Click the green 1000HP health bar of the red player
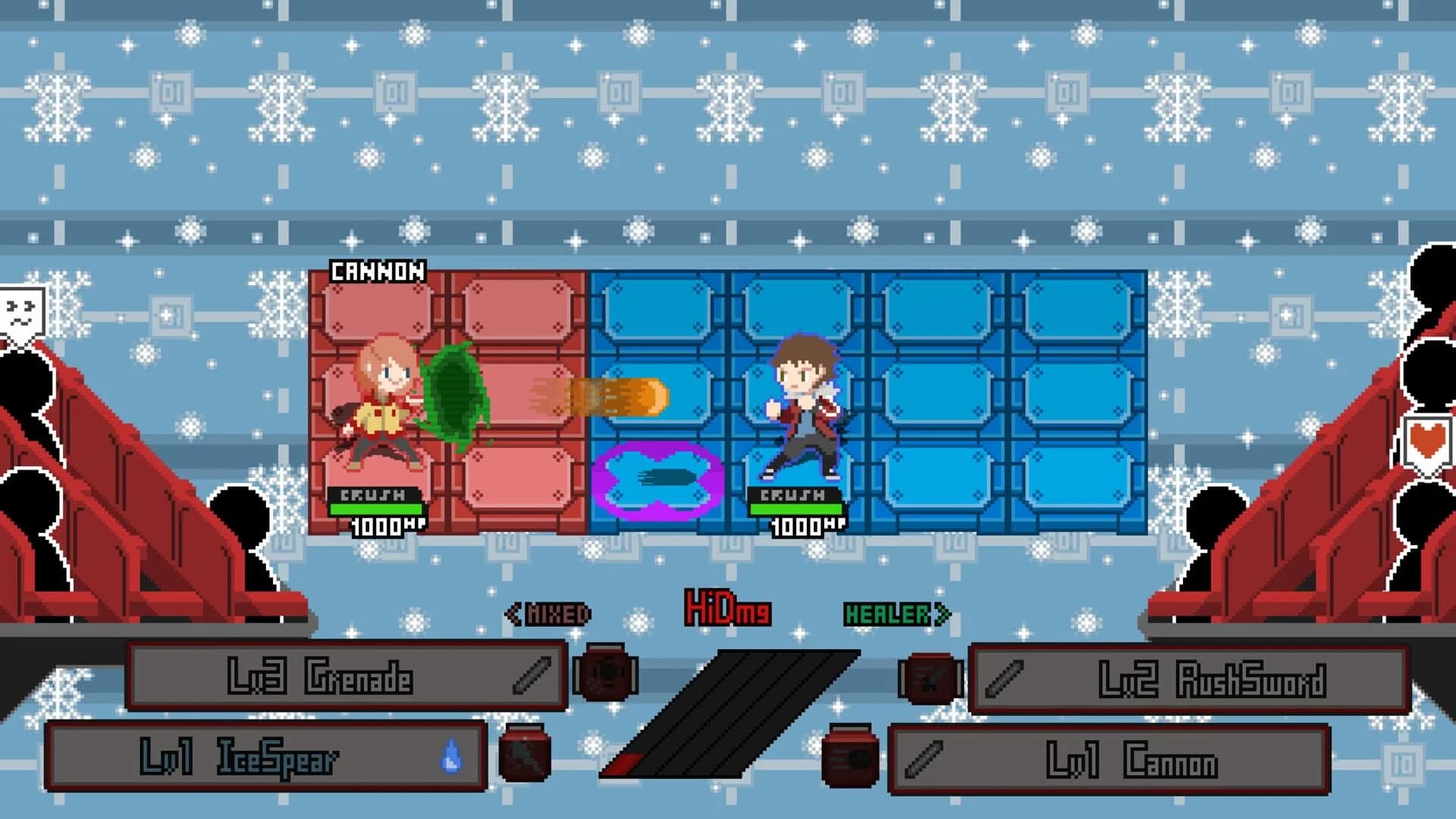Viewport: 1456px width, 819px height. 375,510
